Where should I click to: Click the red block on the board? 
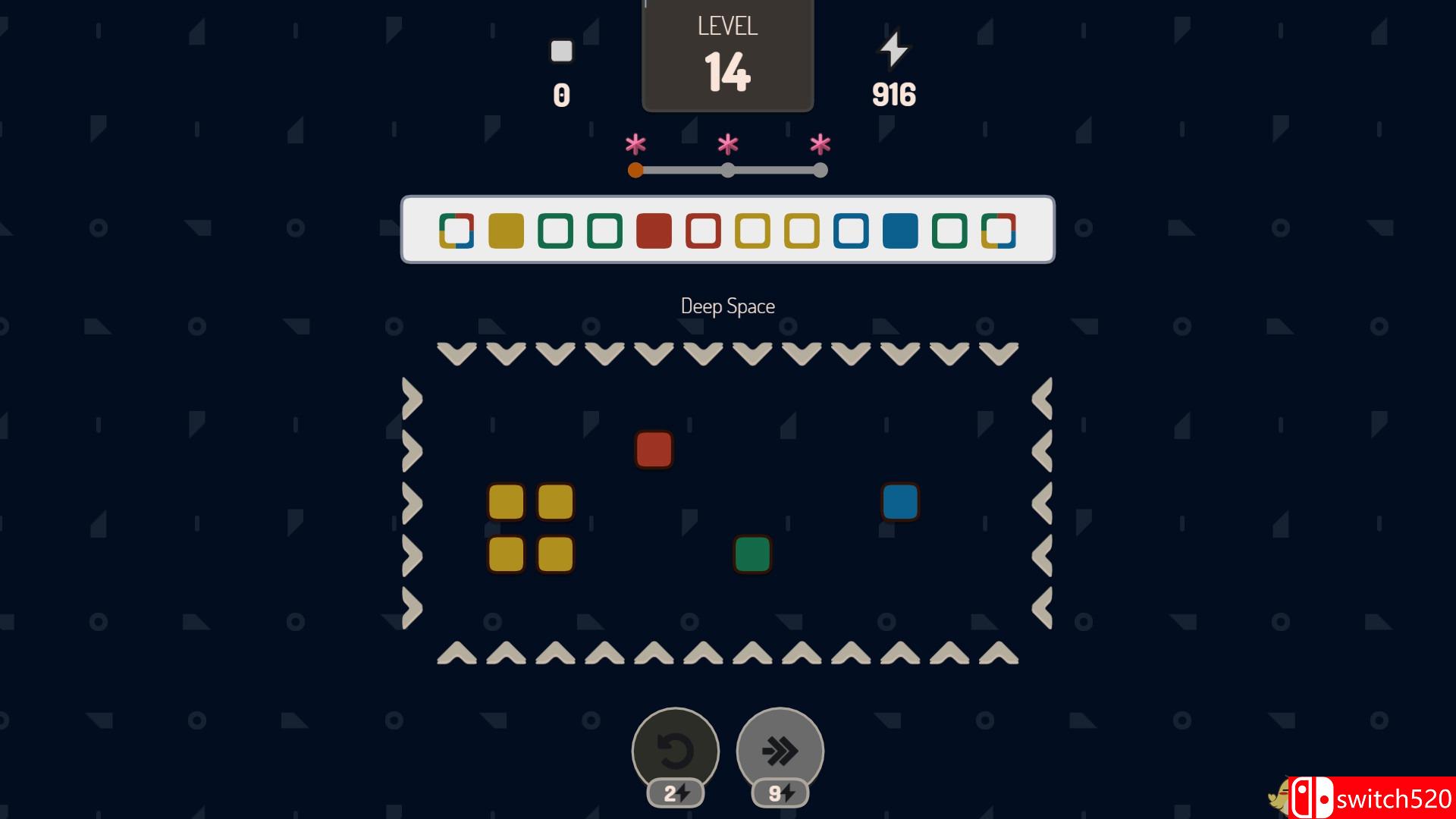(654, 450)
